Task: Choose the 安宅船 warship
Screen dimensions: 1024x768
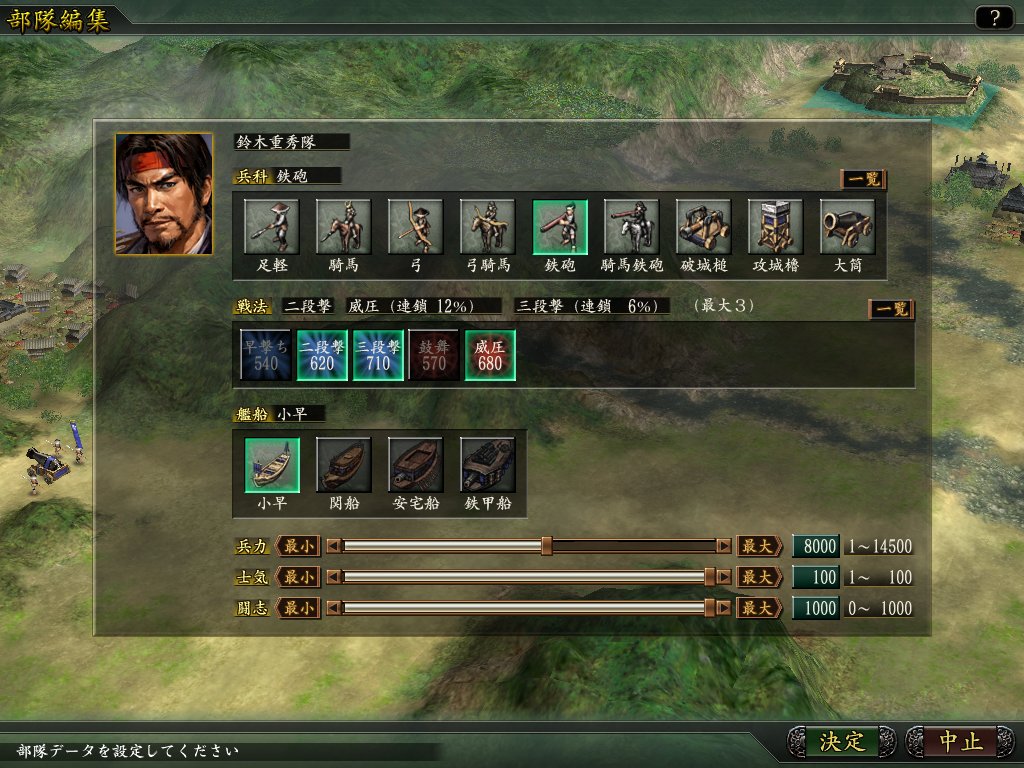Action: (416, 465)
